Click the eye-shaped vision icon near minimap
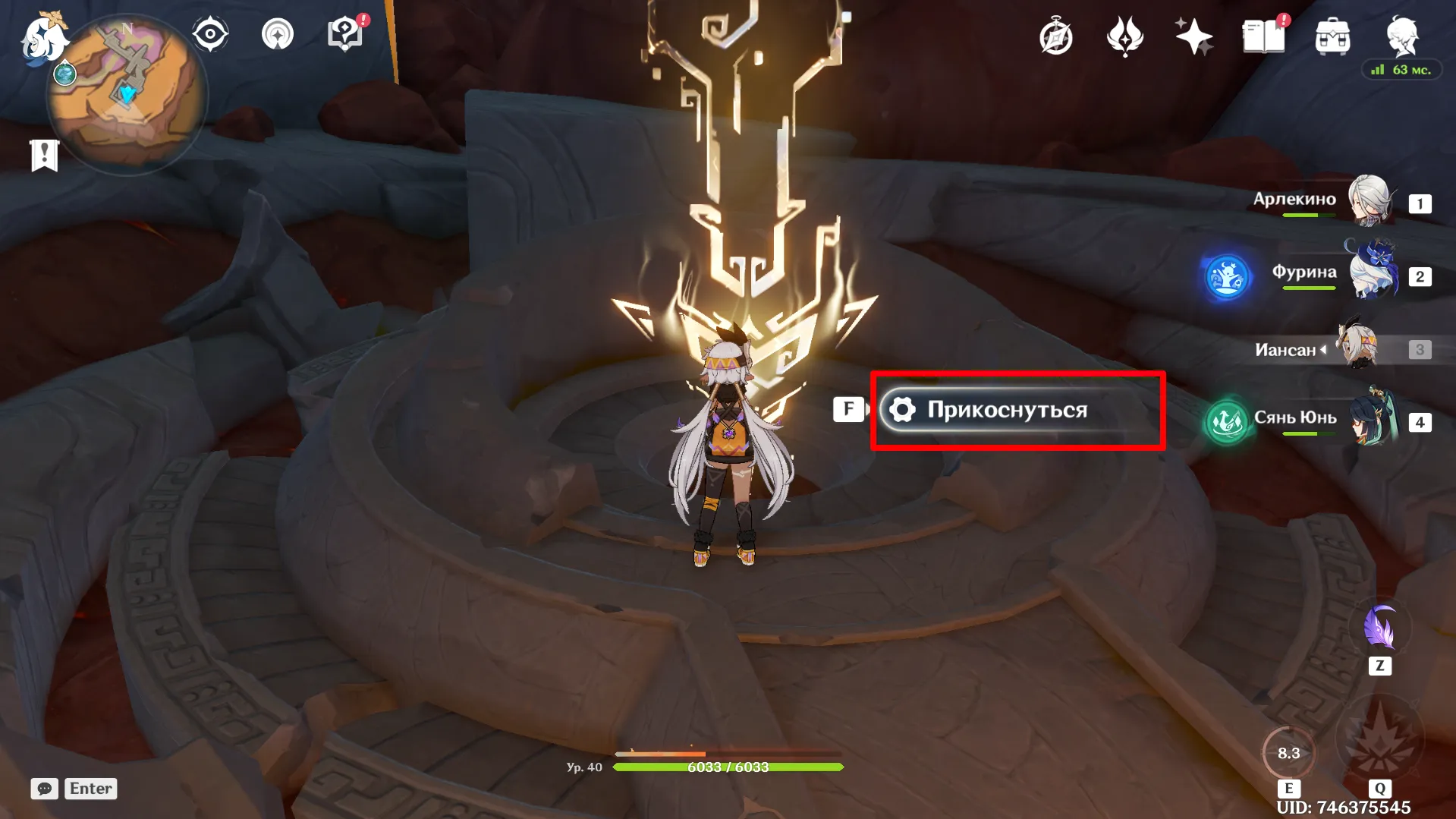 point(212,32)
